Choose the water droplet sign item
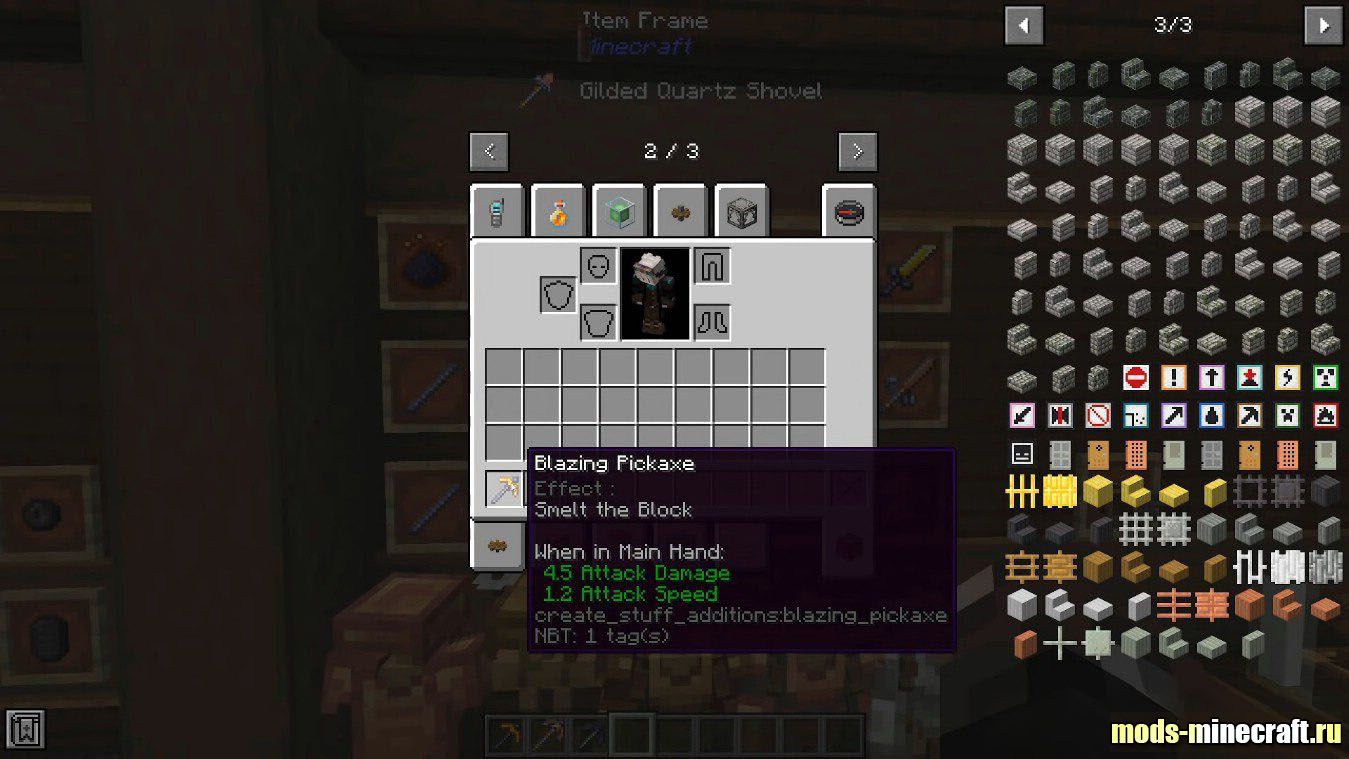 pyautogui.click(x=1211, y=415)
